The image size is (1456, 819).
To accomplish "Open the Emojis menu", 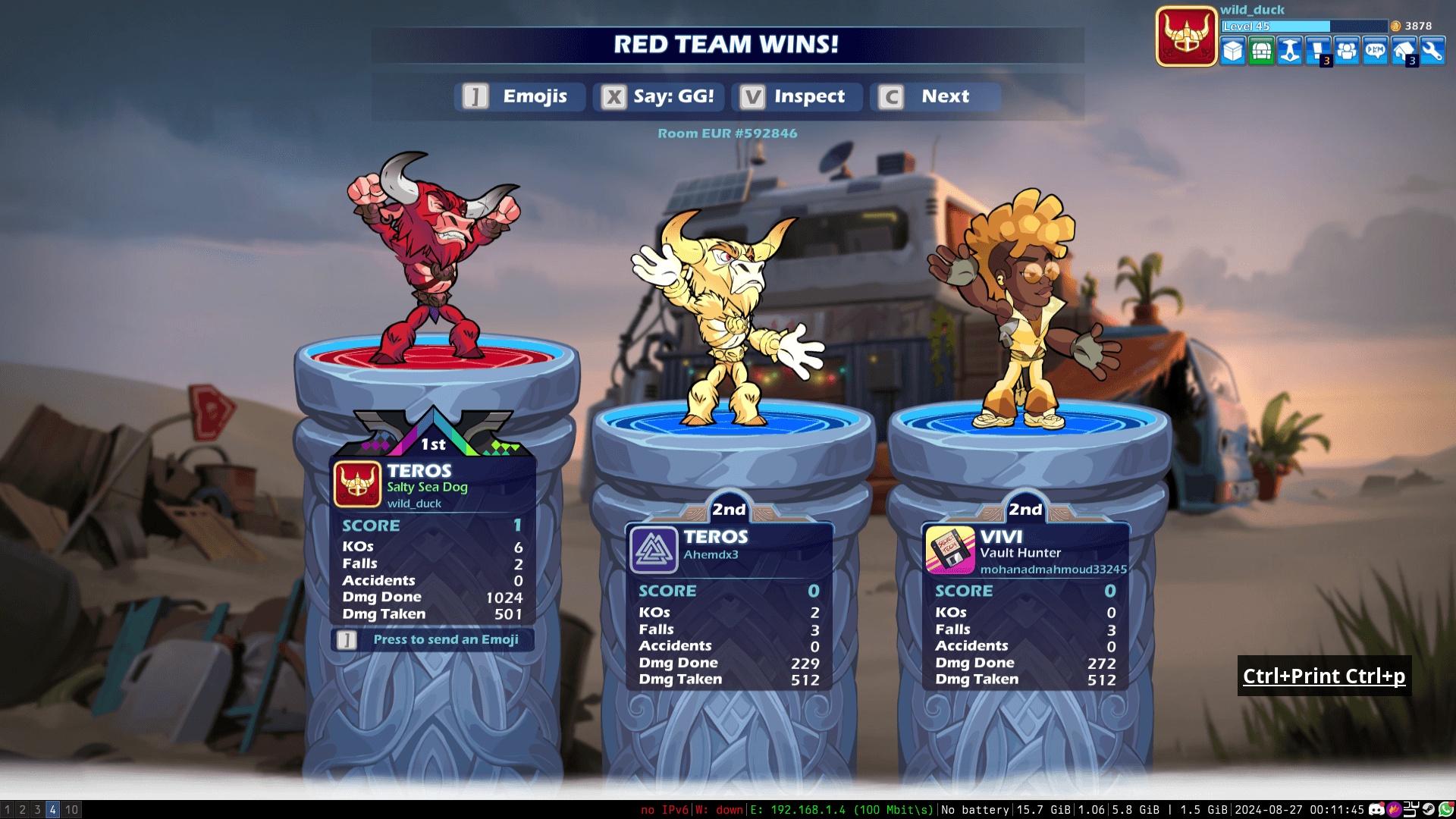I will click(519, 96).
